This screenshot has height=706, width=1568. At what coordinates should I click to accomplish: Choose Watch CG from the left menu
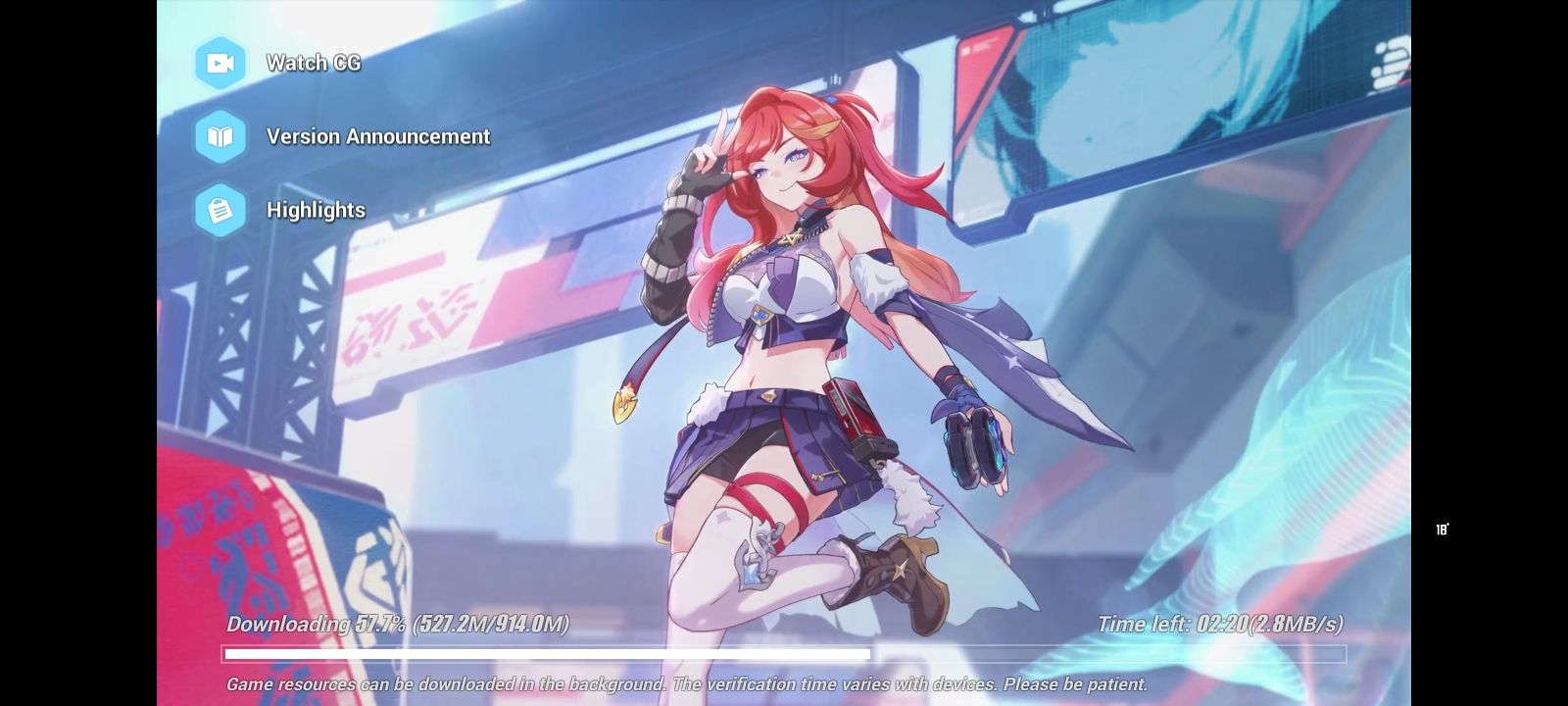[314, 63]
